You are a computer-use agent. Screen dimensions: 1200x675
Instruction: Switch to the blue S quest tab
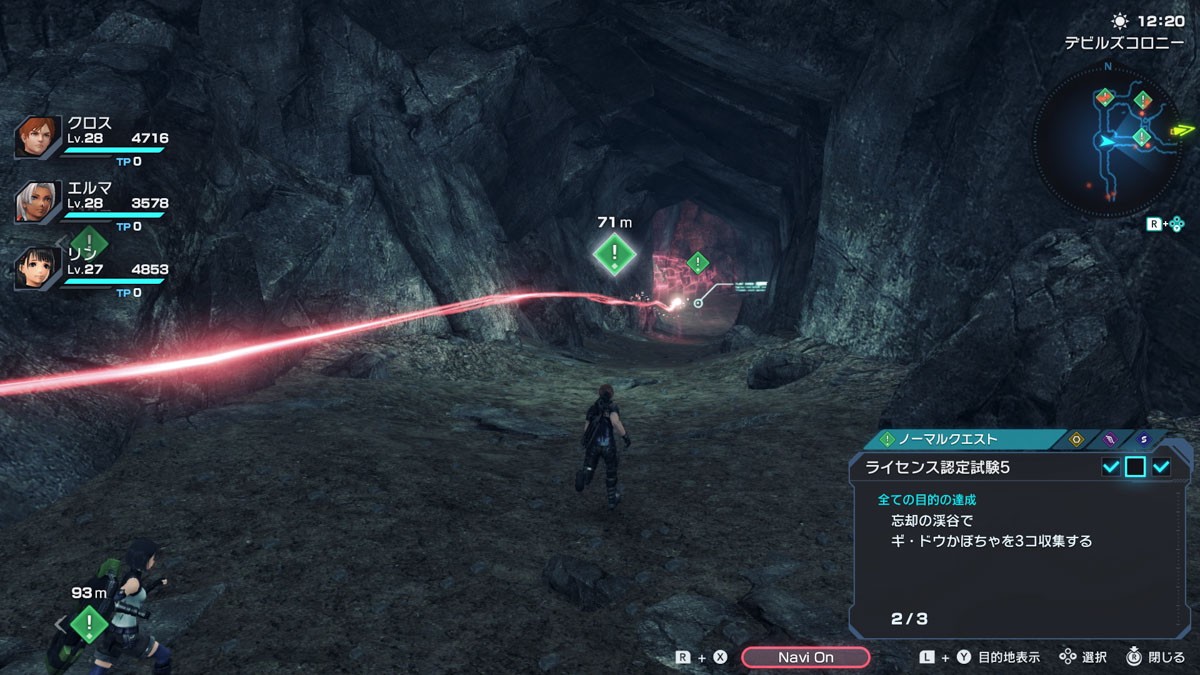[x=1143, y=439]
